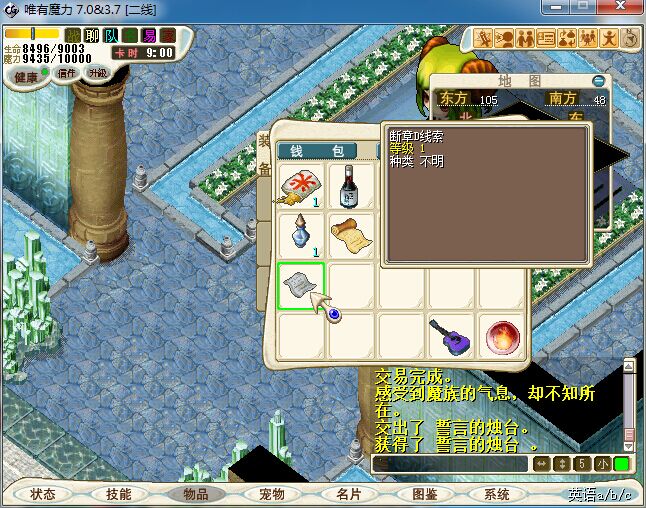This screenshot has height=508, width=646.
Task: Select the blue potion flask slot
Action: (x=300, y=236)
